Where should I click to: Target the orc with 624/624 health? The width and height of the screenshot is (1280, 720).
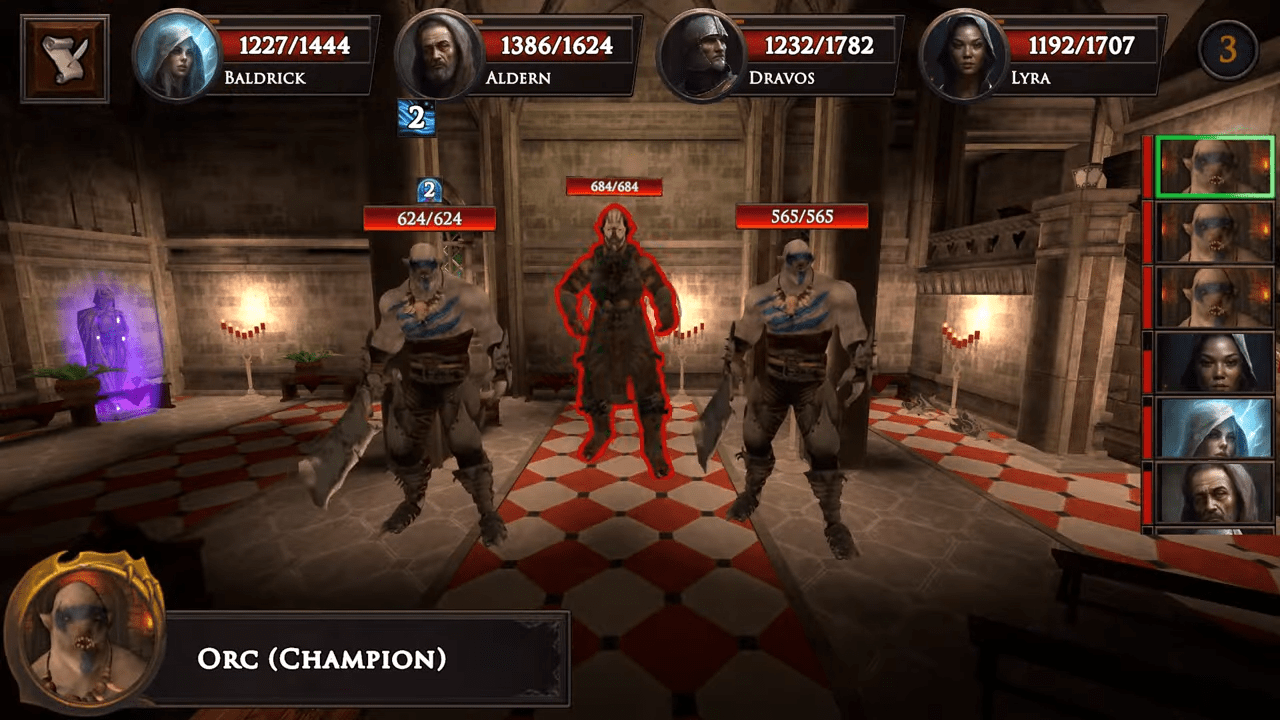pyautogui.click(x=432, y=380)
